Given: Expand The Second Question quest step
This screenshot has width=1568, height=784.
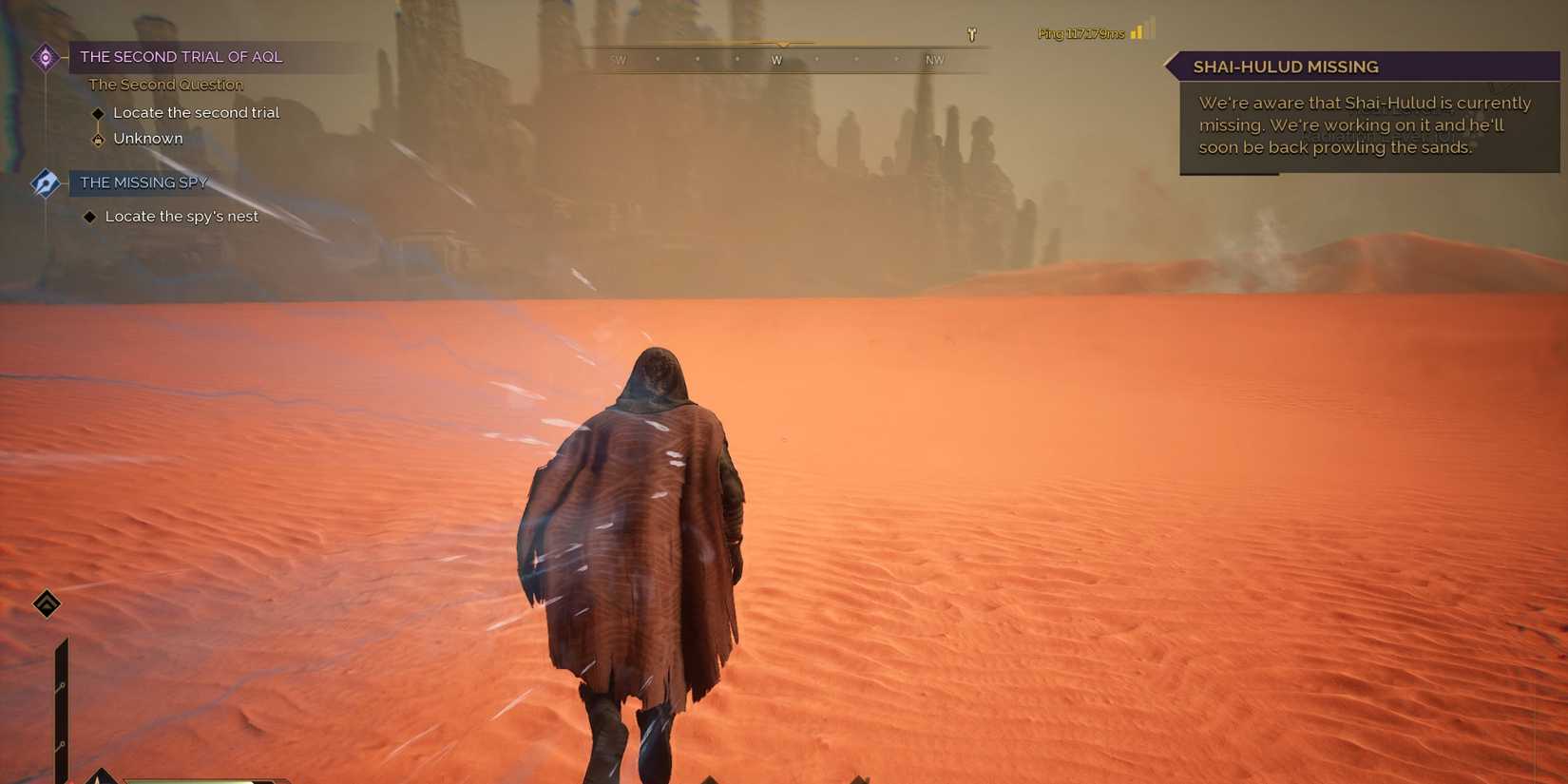Looking at the screenshot, I should click(x=165, y=85).
